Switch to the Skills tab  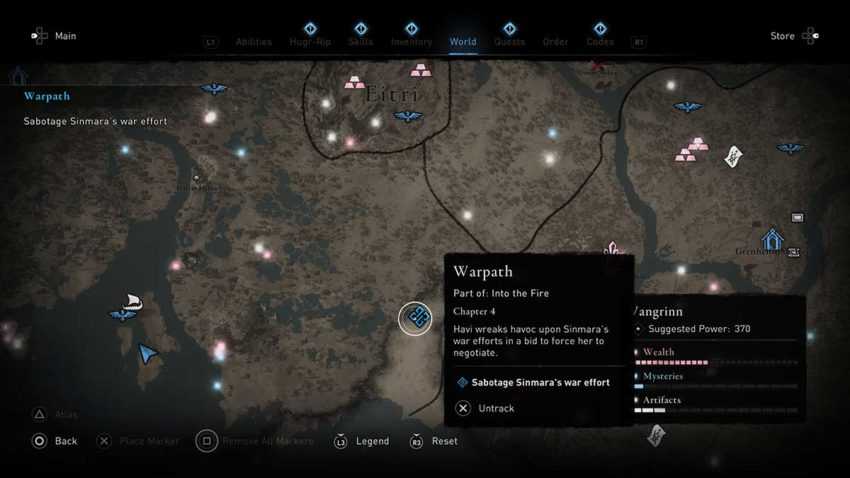[361, 41]
